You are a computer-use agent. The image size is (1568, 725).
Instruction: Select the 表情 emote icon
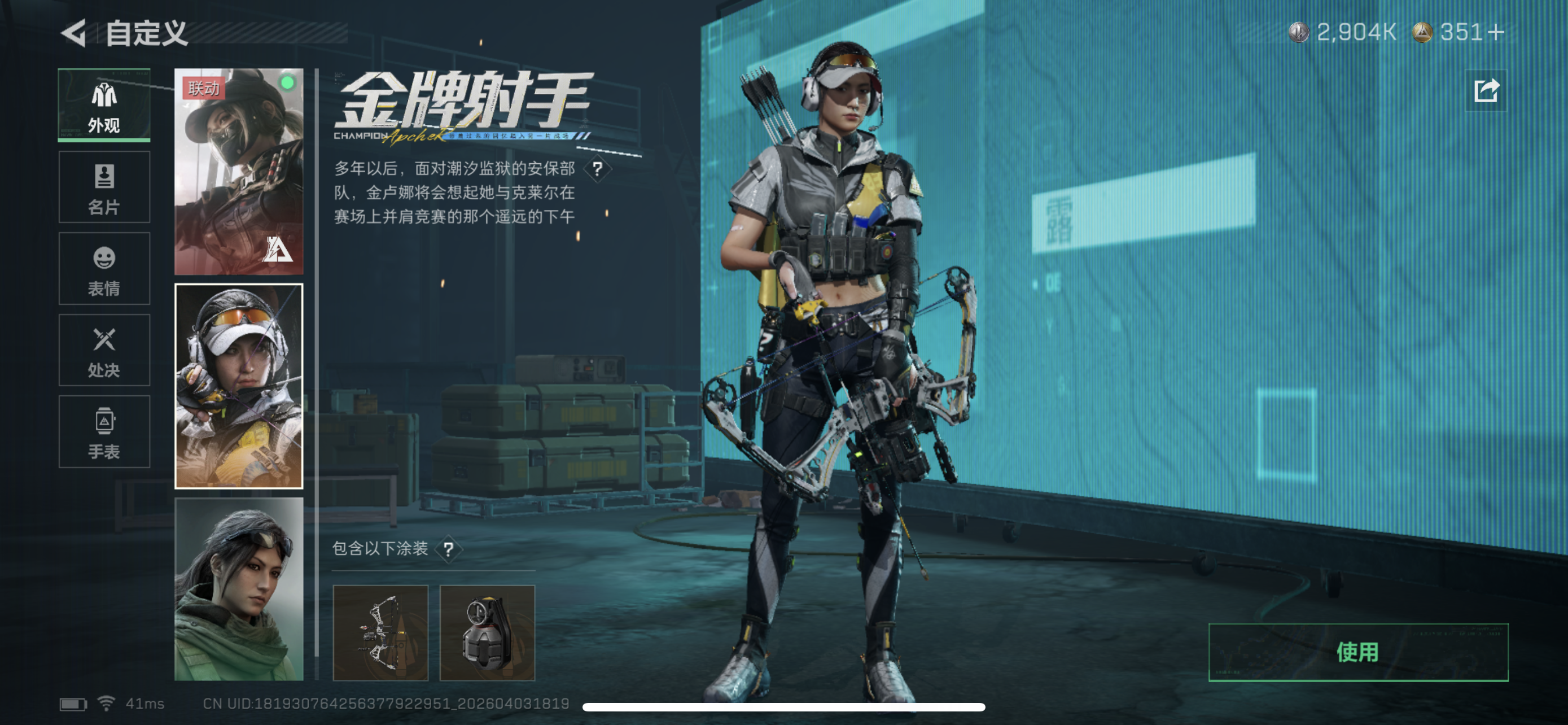click(103, 269)
